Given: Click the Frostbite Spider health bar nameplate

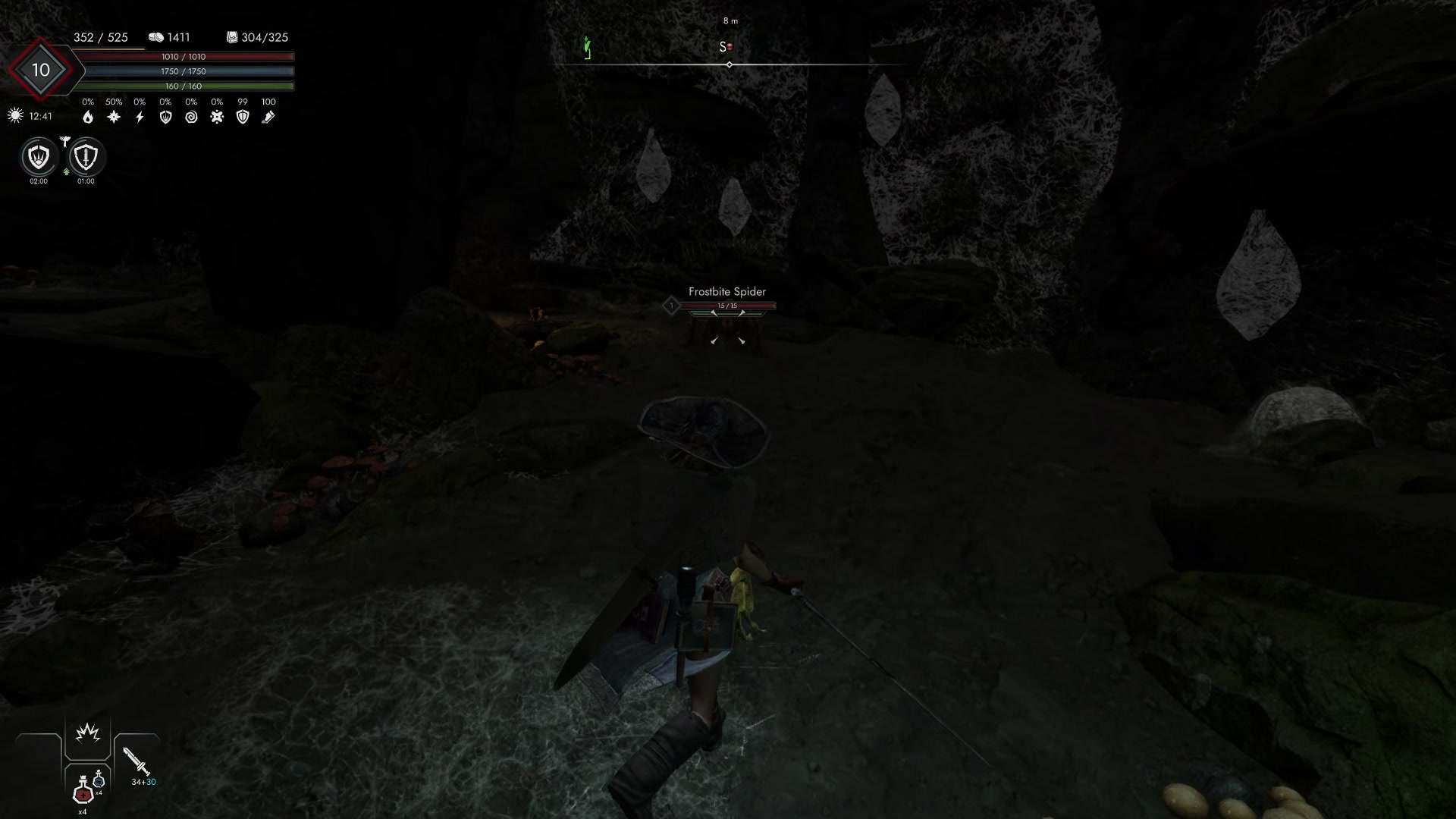Looking at the screenshot, I should [729, 306].
